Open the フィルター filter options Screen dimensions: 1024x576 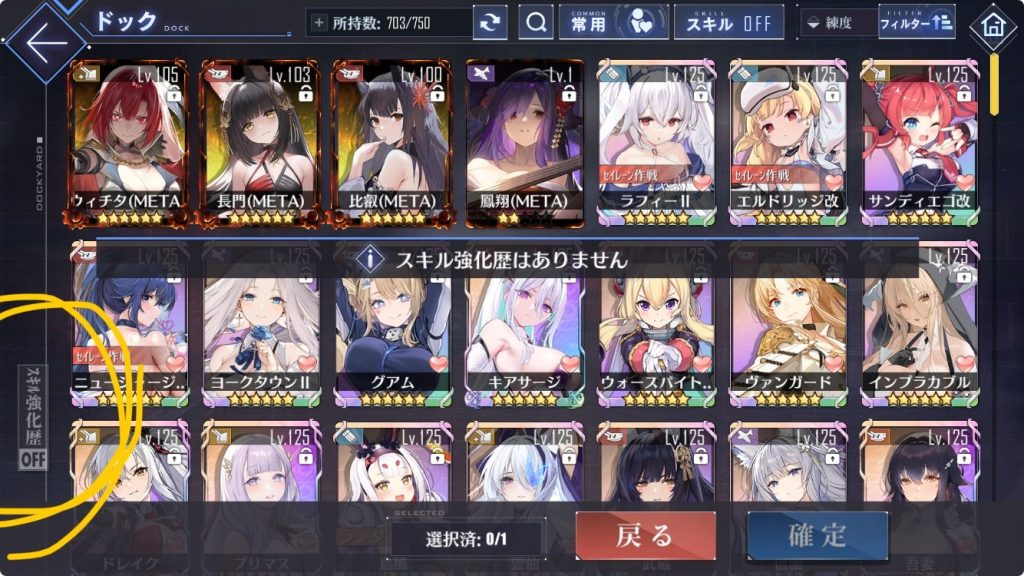point(916,22)
